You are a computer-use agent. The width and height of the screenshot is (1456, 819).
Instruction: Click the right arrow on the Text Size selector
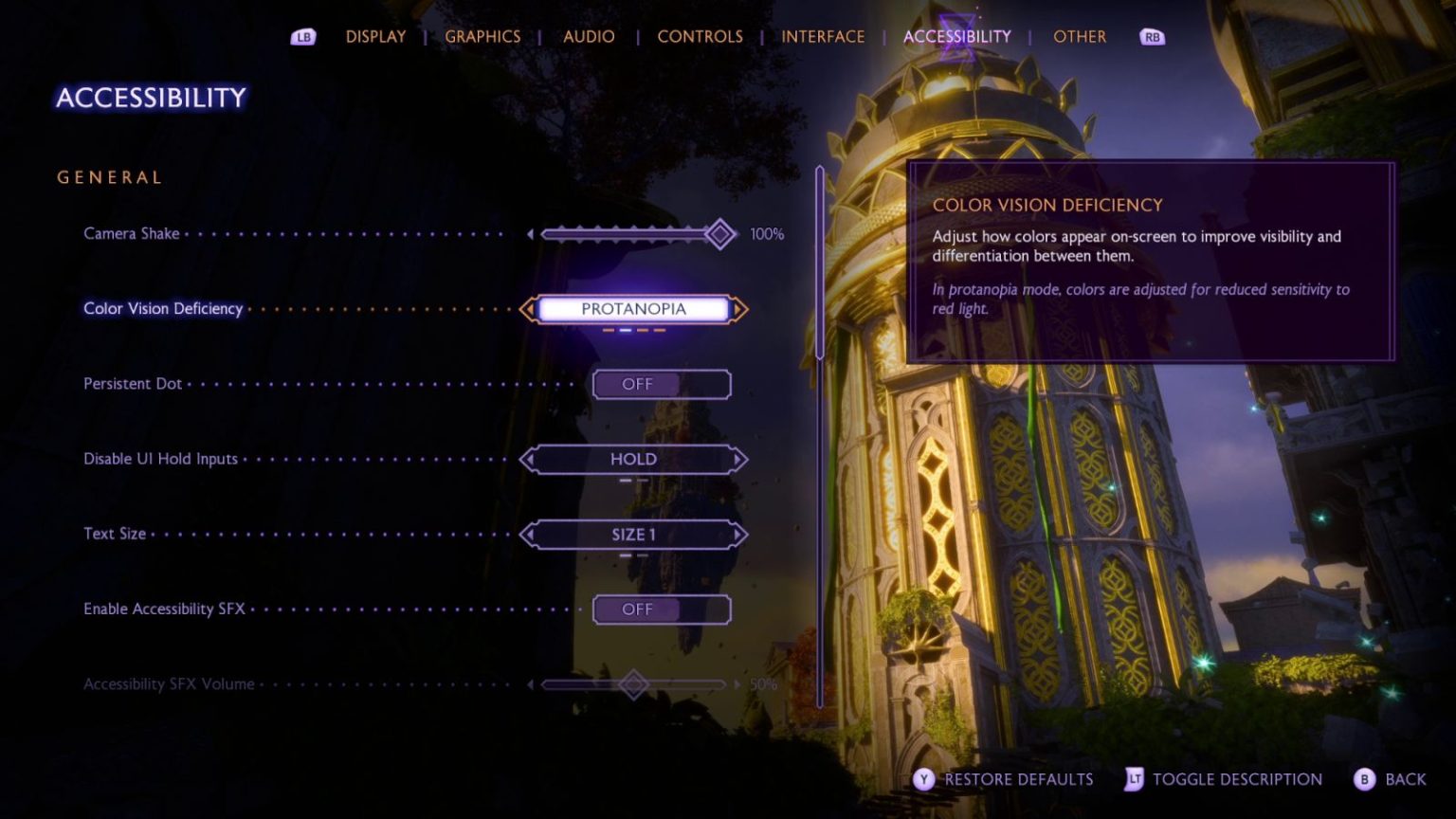click(x=737, y=534)
